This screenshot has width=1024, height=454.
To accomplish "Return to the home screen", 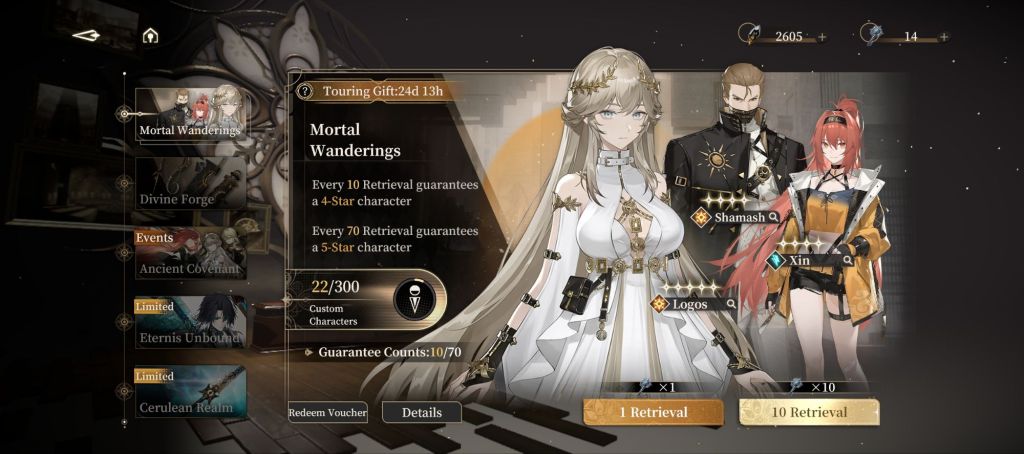I will [x=150, y=36].
